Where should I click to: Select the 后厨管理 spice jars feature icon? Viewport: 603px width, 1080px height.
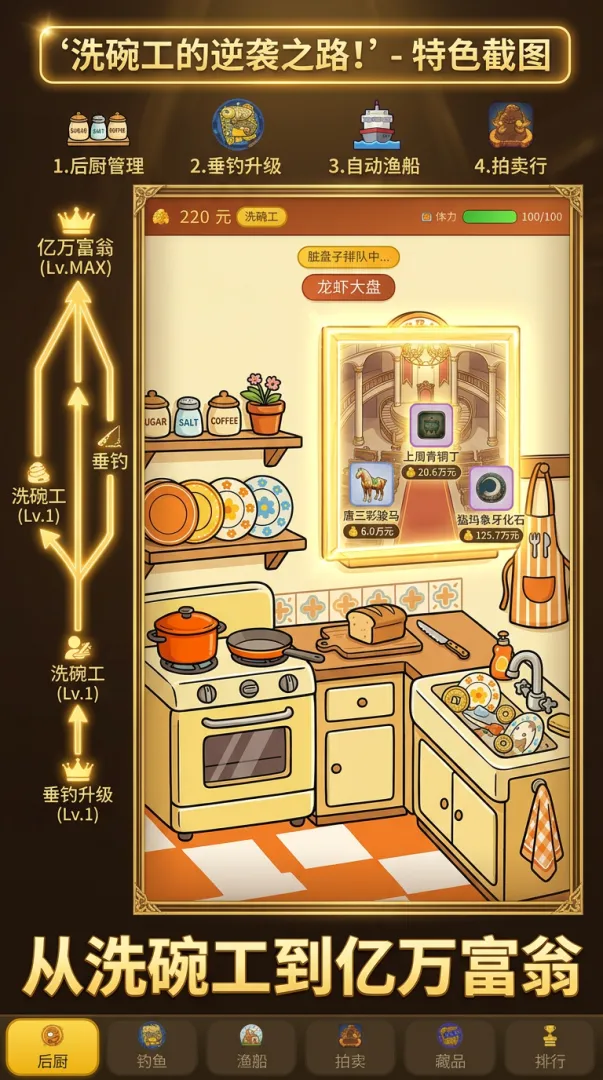pyautogui.click(x=98, y=128)
